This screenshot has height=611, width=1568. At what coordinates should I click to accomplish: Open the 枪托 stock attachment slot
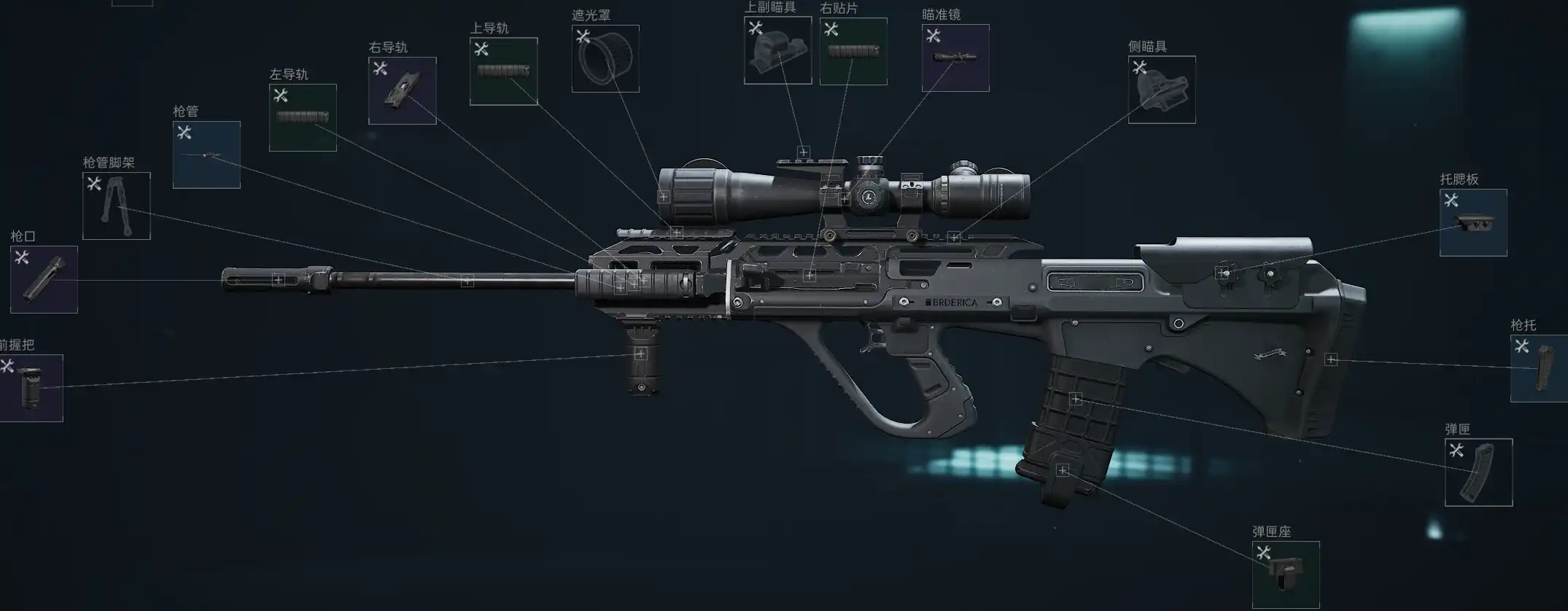[x=1540, y=368]
